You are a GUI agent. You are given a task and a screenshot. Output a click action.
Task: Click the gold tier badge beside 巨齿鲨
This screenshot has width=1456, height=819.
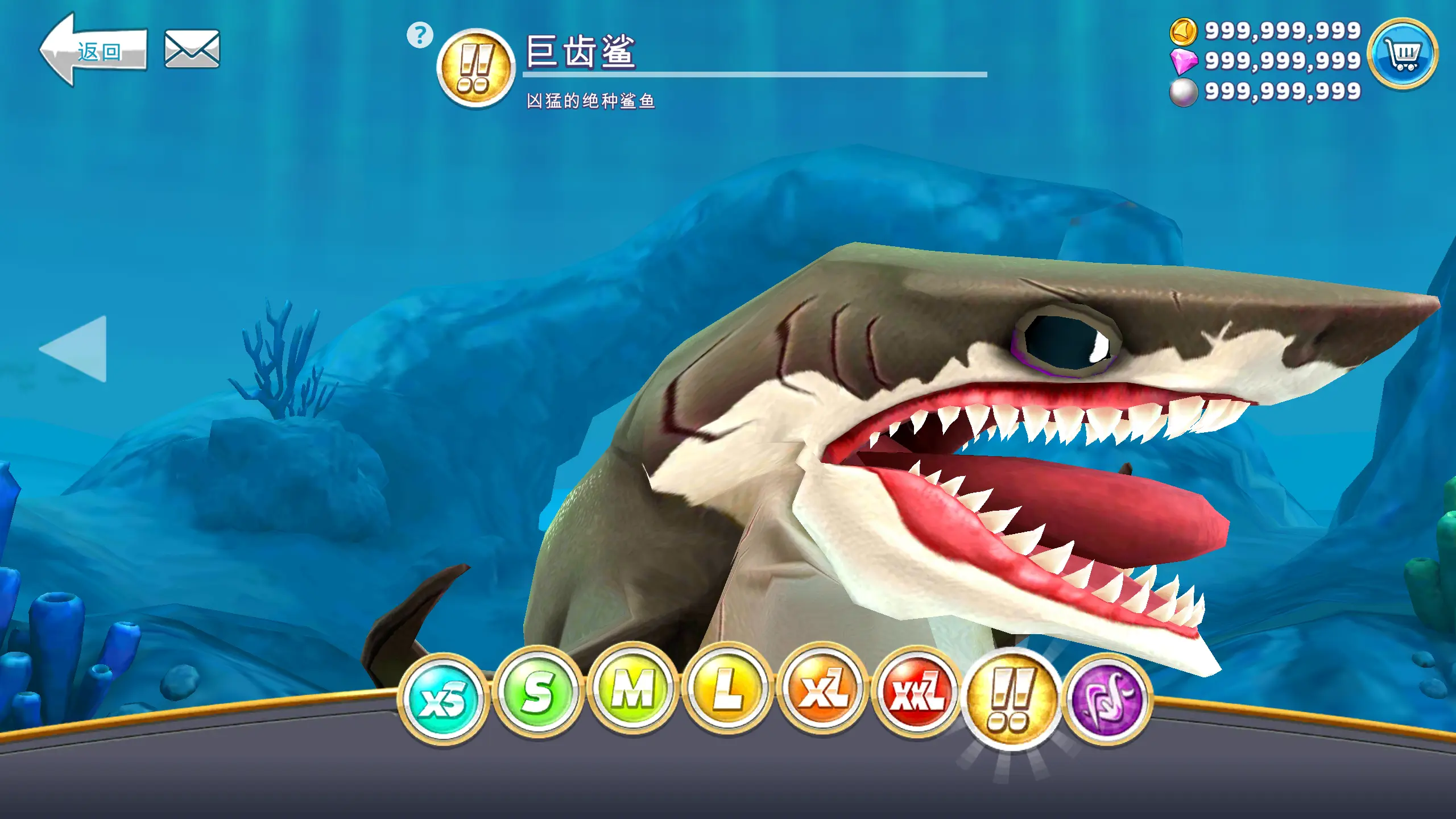(x=475, y=68)
